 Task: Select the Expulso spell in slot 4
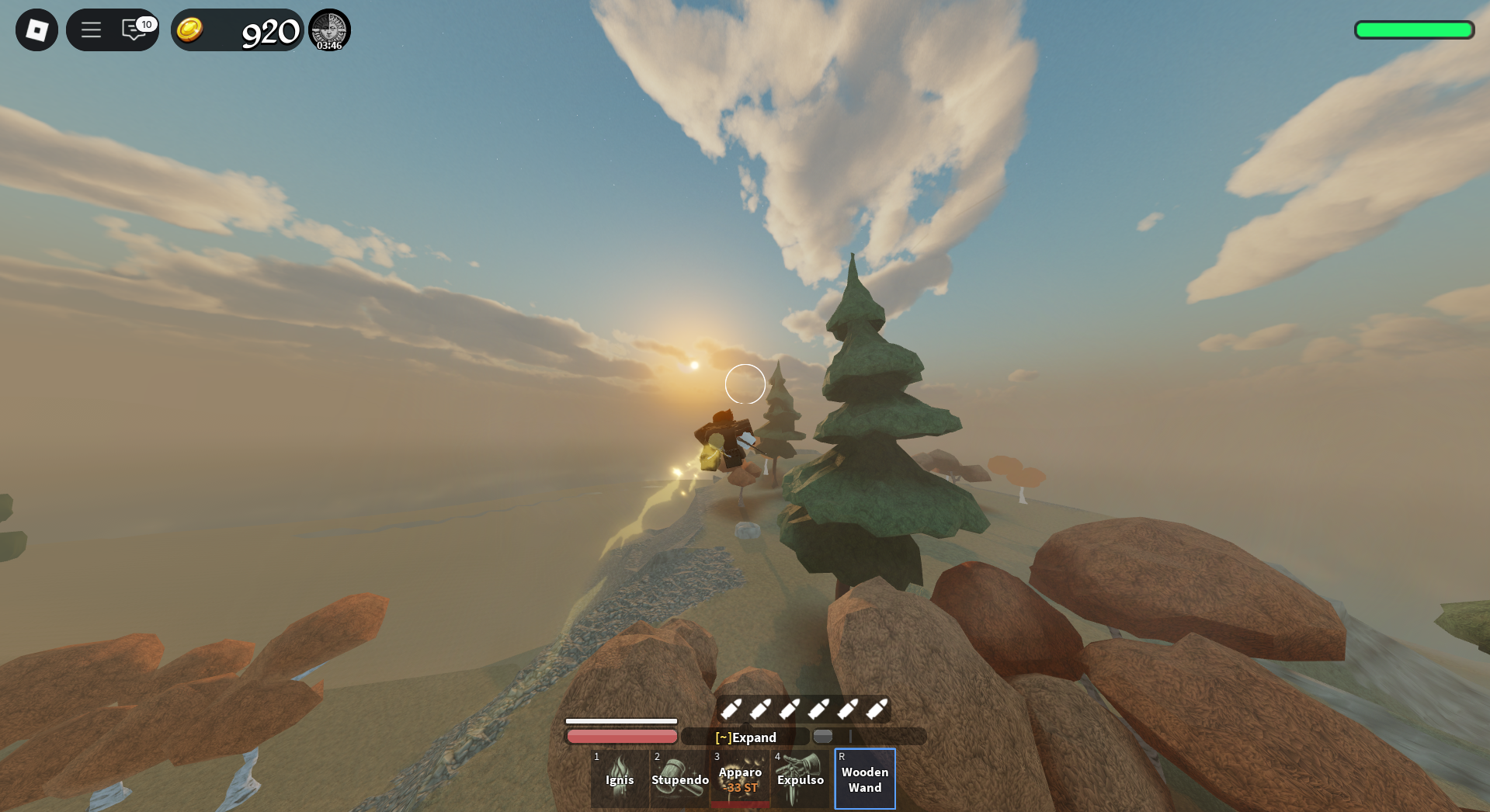(x=801, y=779)
